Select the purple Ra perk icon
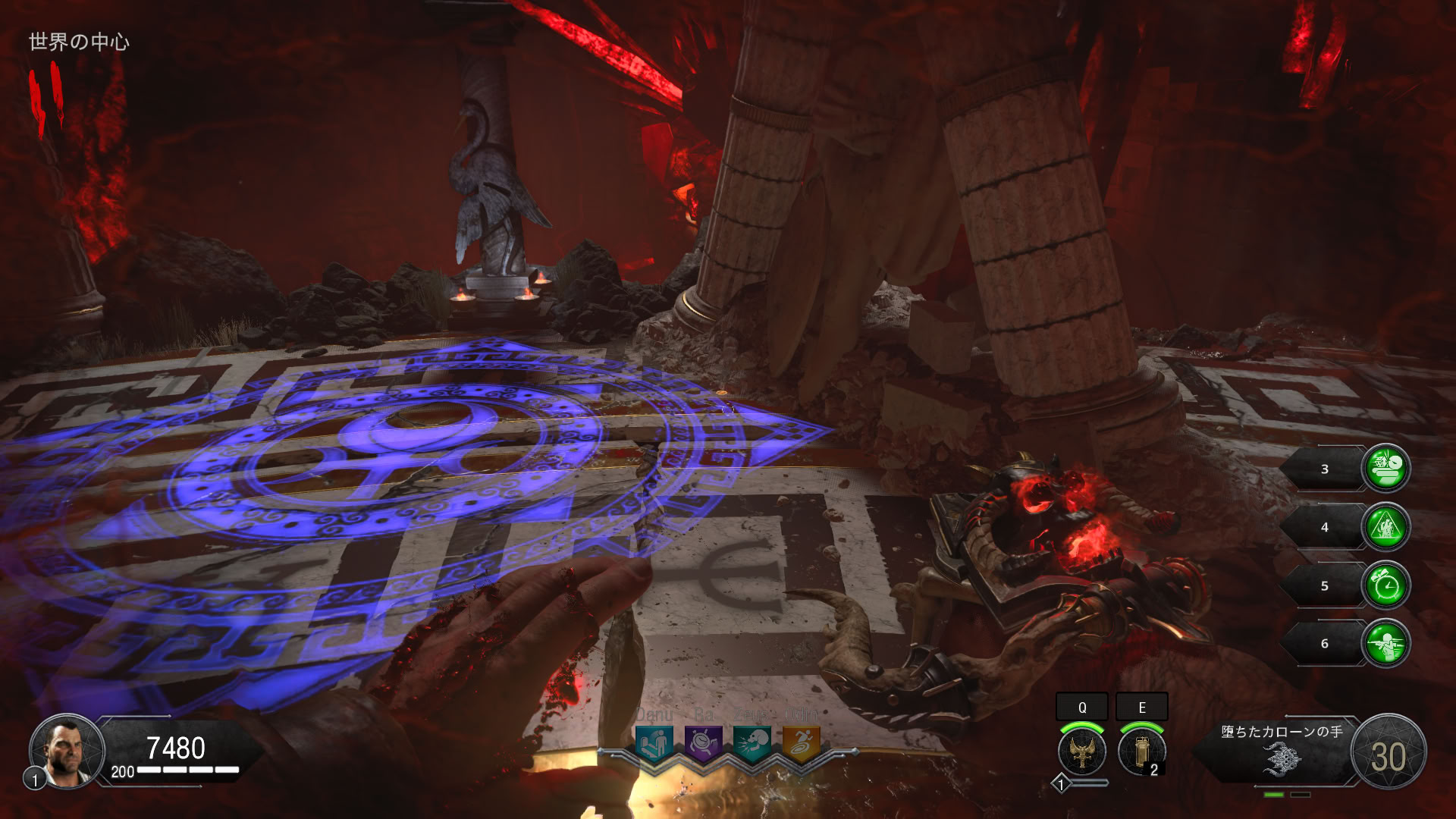Image resolution: width=1456 pixels, height=819 pixels. coord(703,742)
